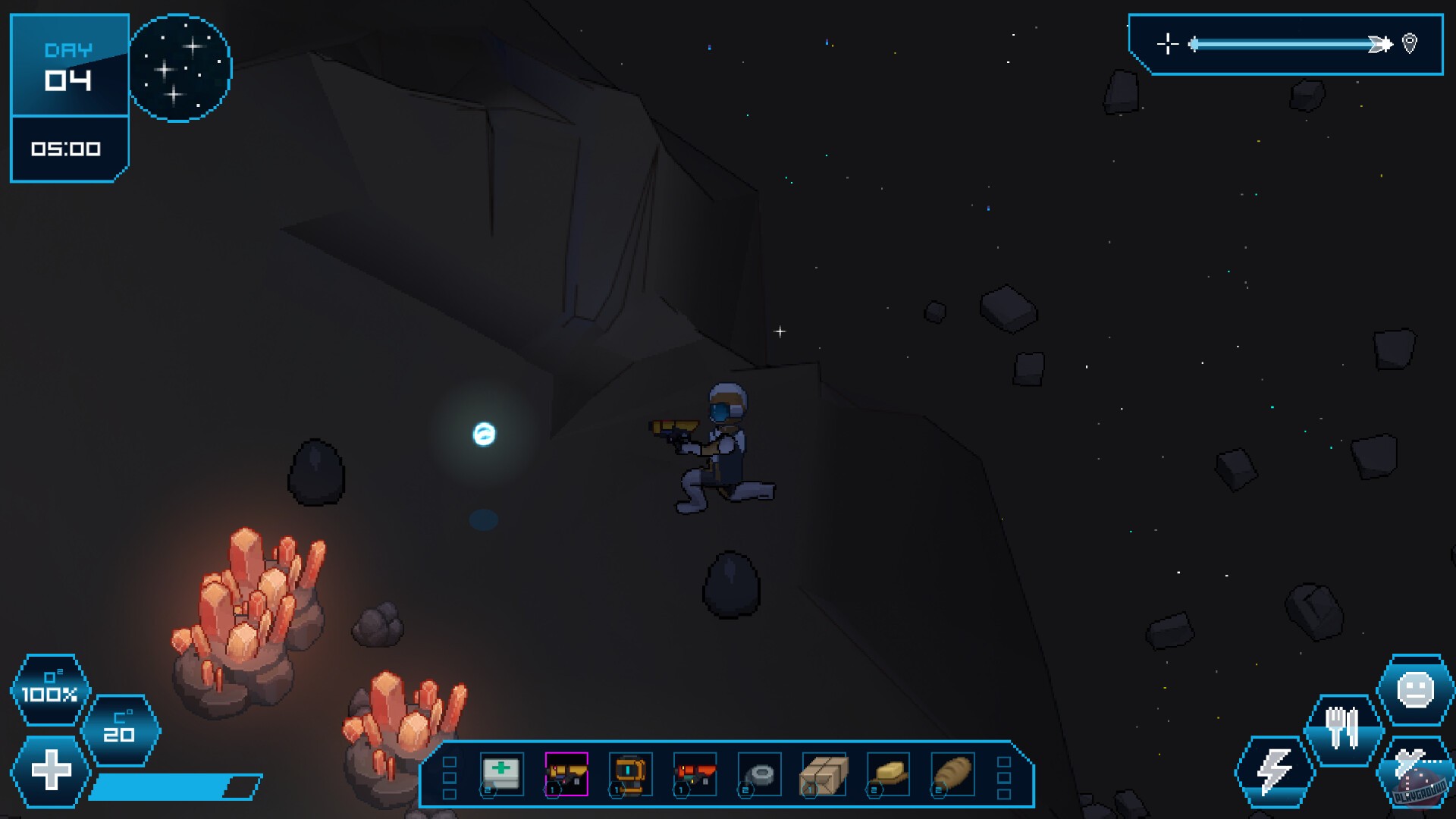Open the clock showing 05:00

coord(64,149)
